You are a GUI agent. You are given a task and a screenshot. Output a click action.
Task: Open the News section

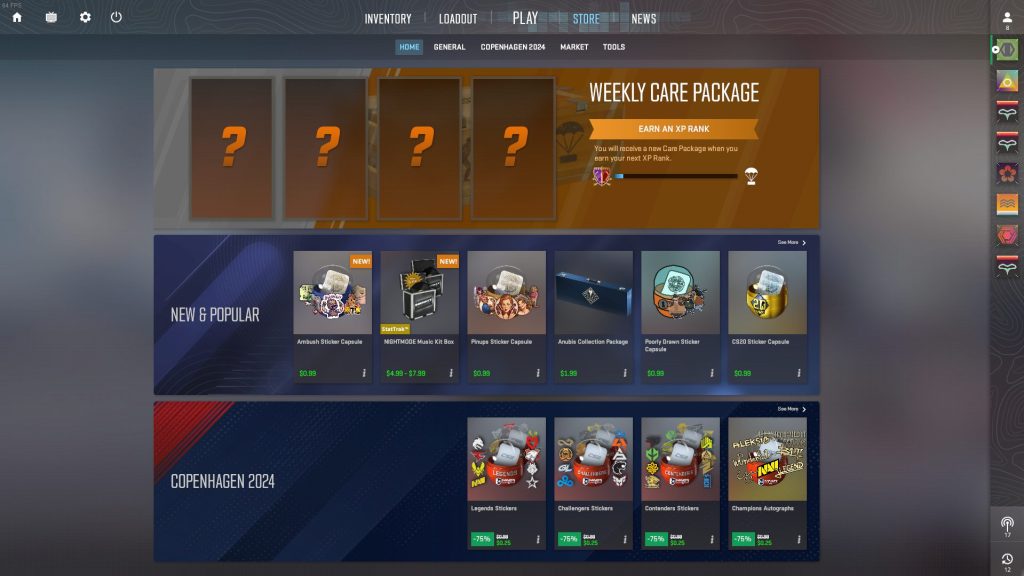(644, 19)
